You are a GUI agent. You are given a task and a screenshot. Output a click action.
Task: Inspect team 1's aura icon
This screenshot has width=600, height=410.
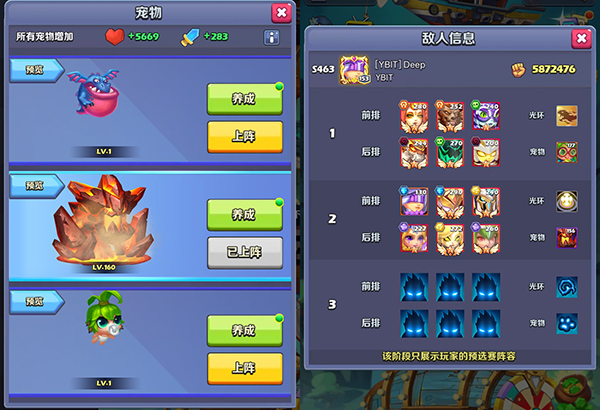[568, 116]
